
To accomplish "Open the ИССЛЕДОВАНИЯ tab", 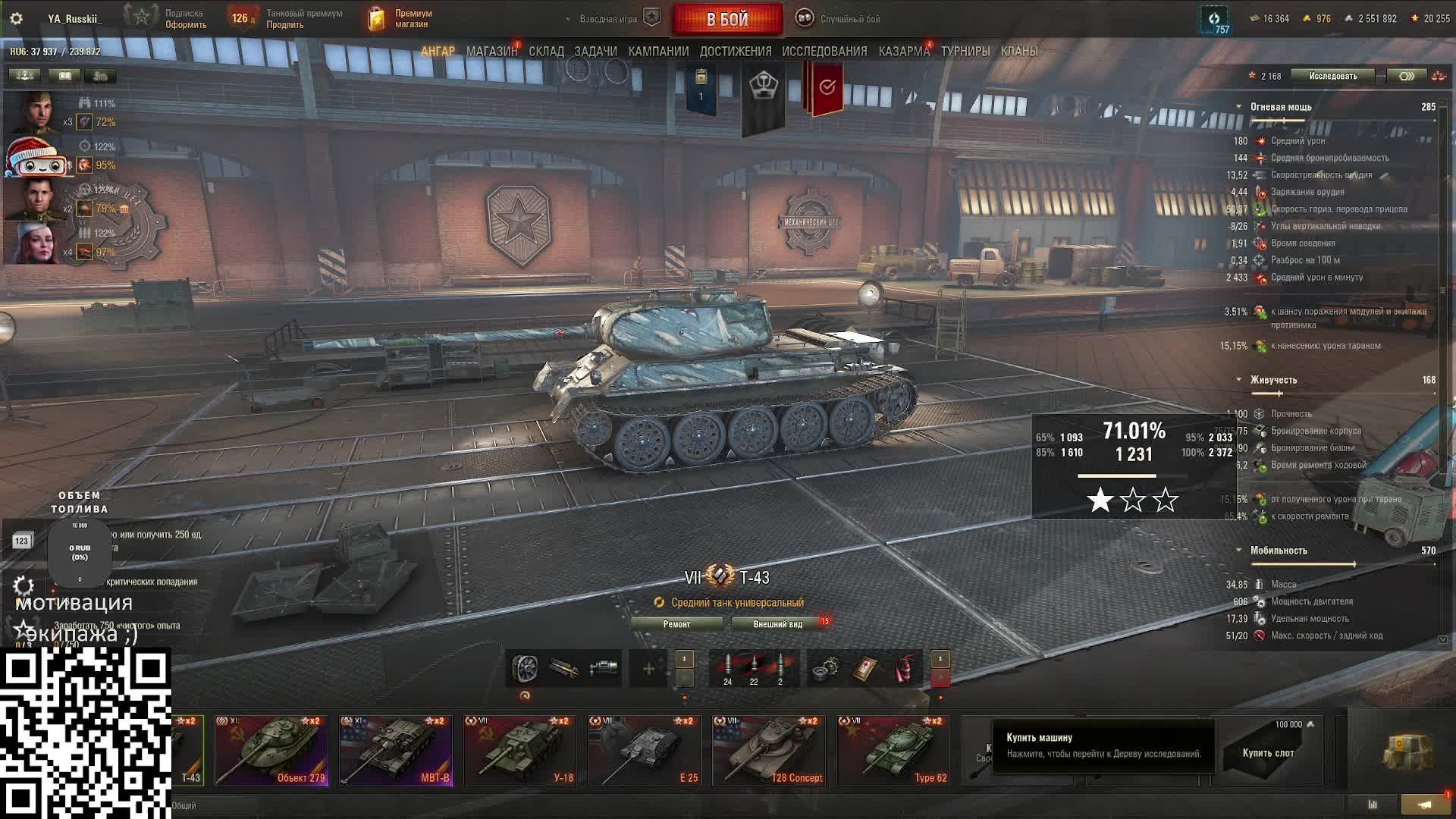I will [824, 52].
